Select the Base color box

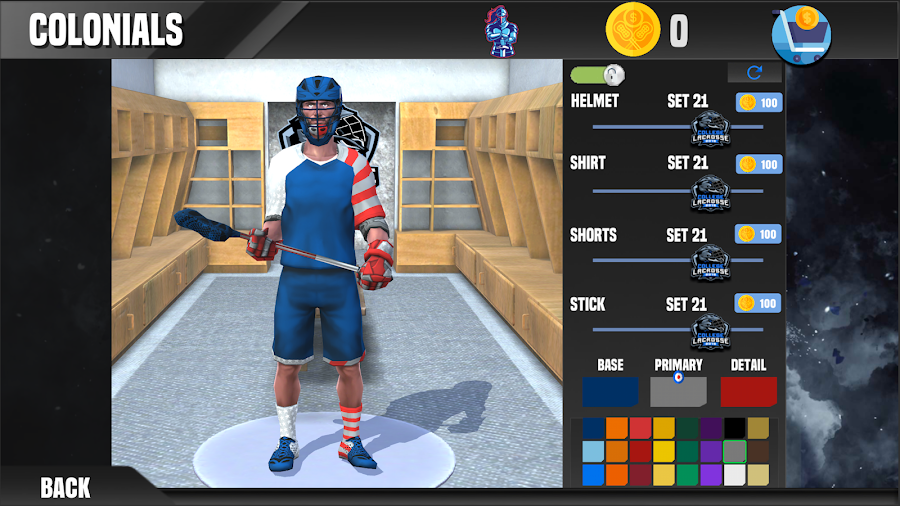point(610,391)
